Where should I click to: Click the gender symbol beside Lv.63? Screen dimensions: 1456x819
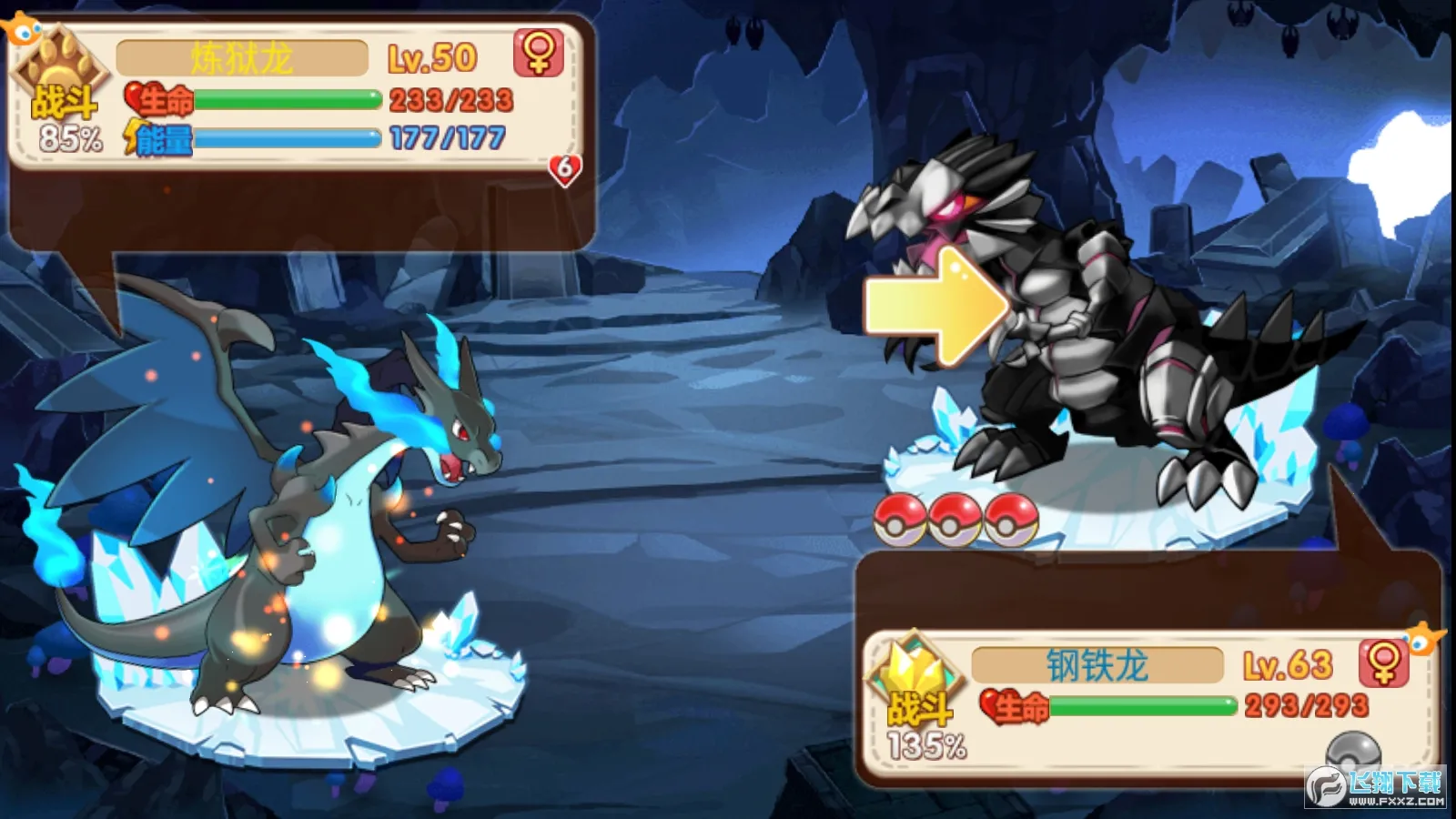[x=1383, y=662]
